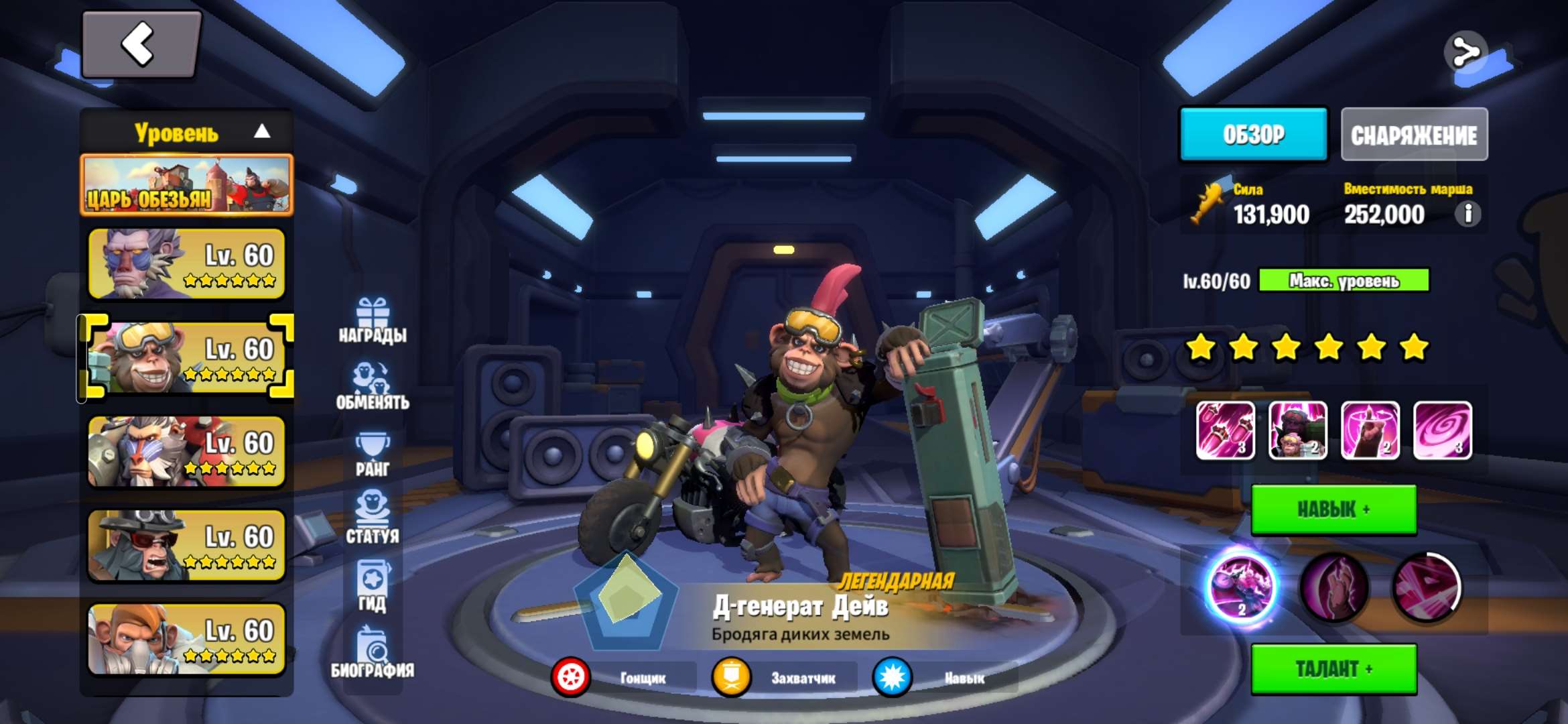Select the purple-haired monkey with blue glasses
Screen dimensions: 1568x724
(186, 264)
